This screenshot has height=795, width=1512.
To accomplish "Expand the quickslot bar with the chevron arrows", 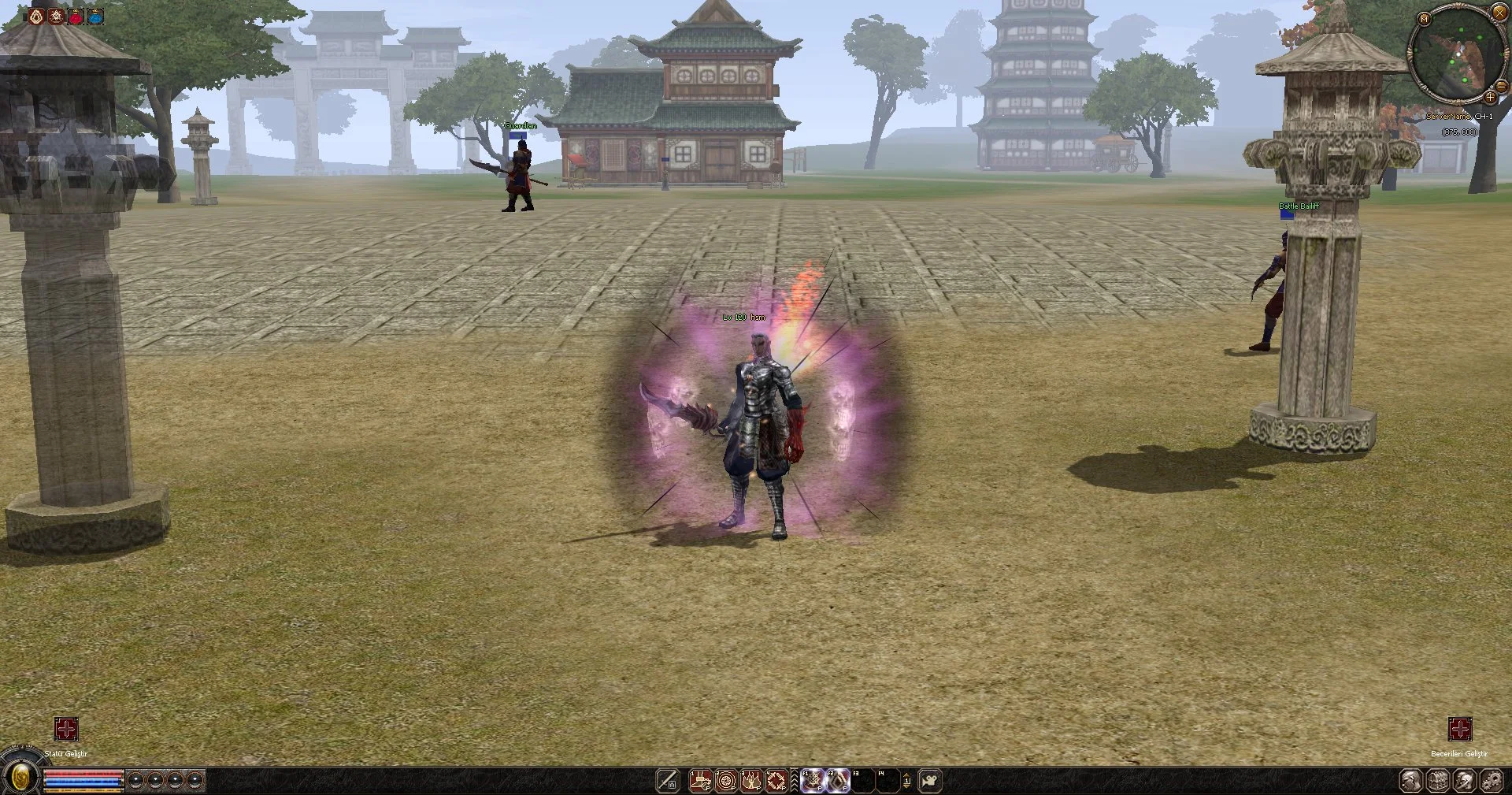I will pyautogui.click(x=795, y=781).
